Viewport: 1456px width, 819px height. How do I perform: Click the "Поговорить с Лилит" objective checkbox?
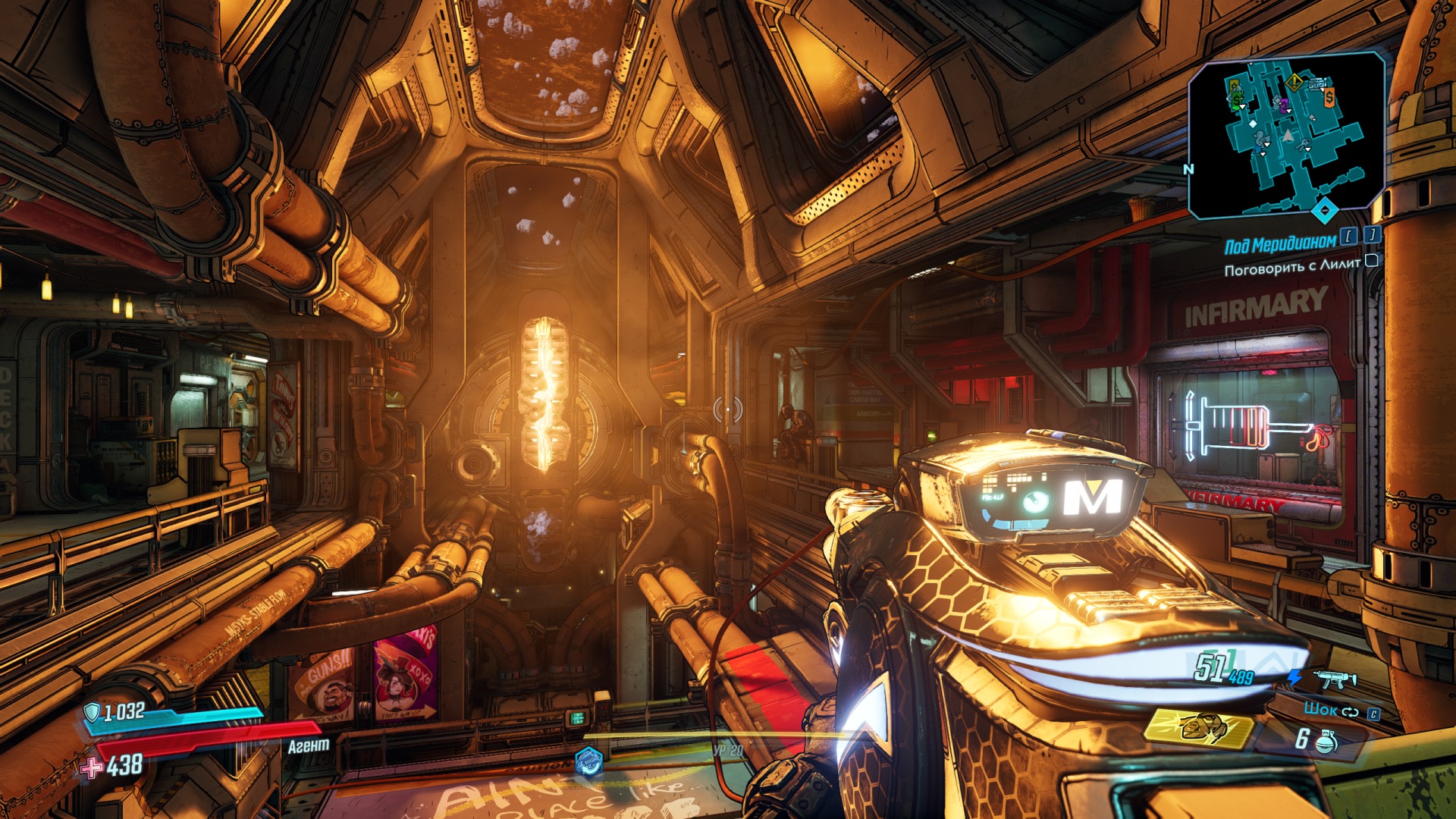pyautogui.click(x=1371, y=262)
